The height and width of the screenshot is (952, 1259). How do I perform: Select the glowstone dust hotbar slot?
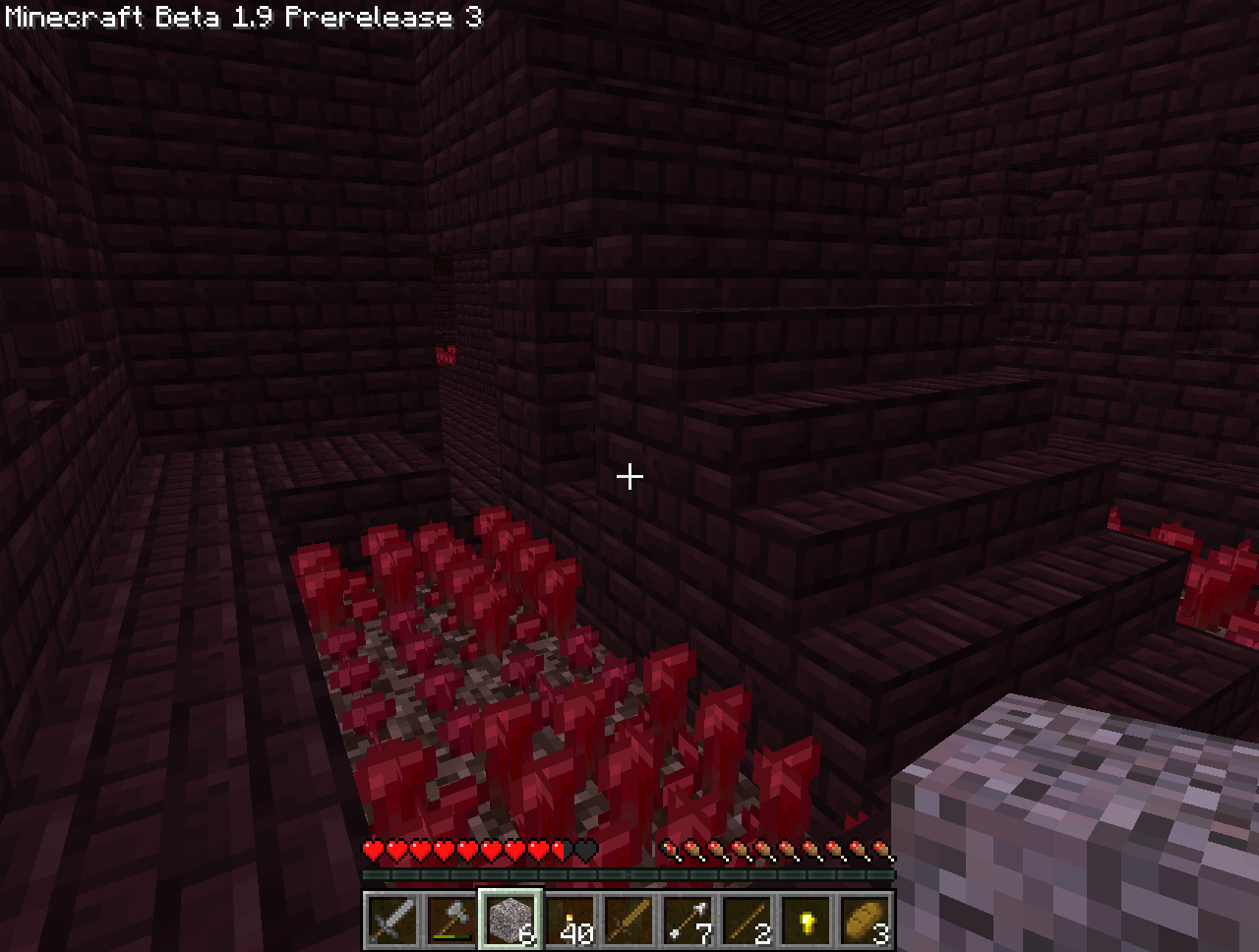tap(806, 922)
